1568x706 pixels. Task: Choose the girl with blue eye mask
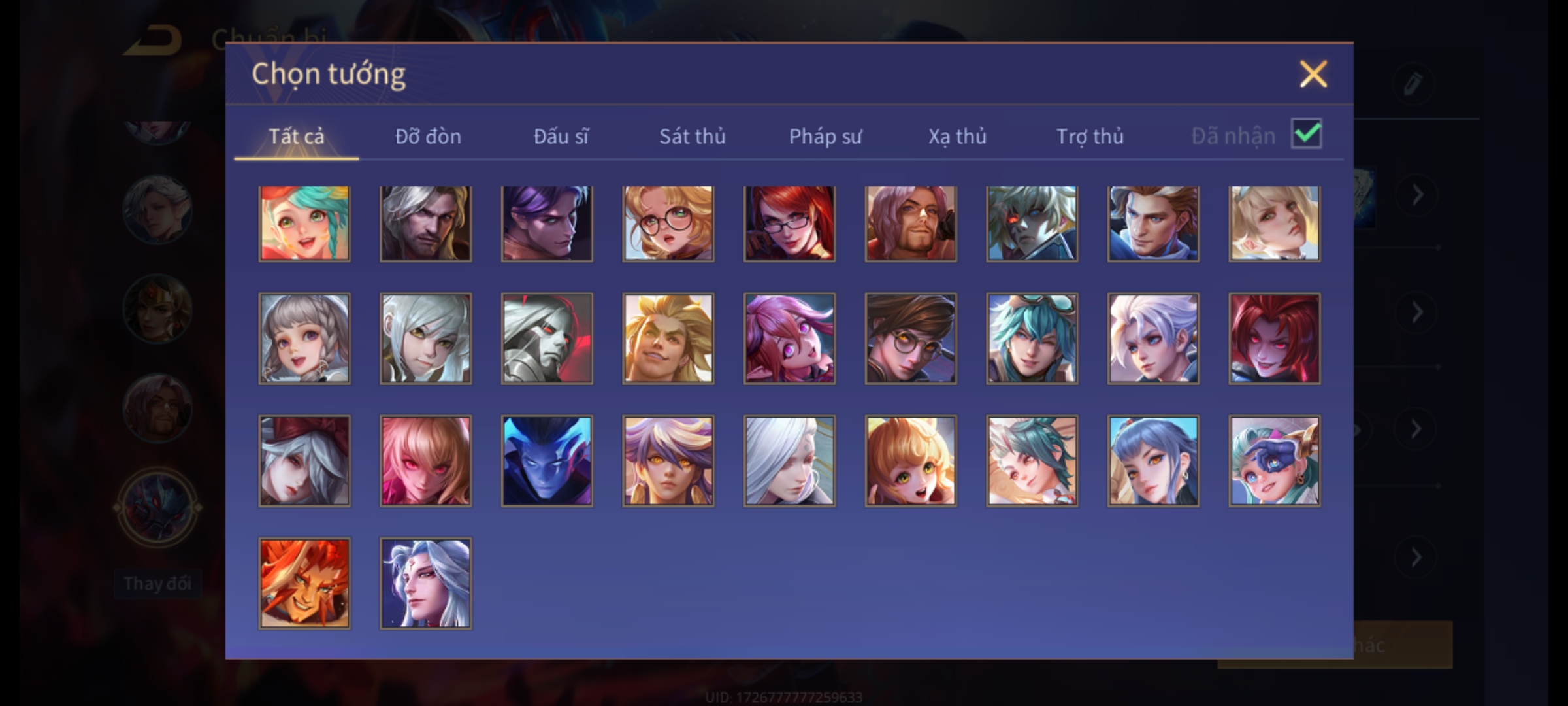(x=1274, y=461)
